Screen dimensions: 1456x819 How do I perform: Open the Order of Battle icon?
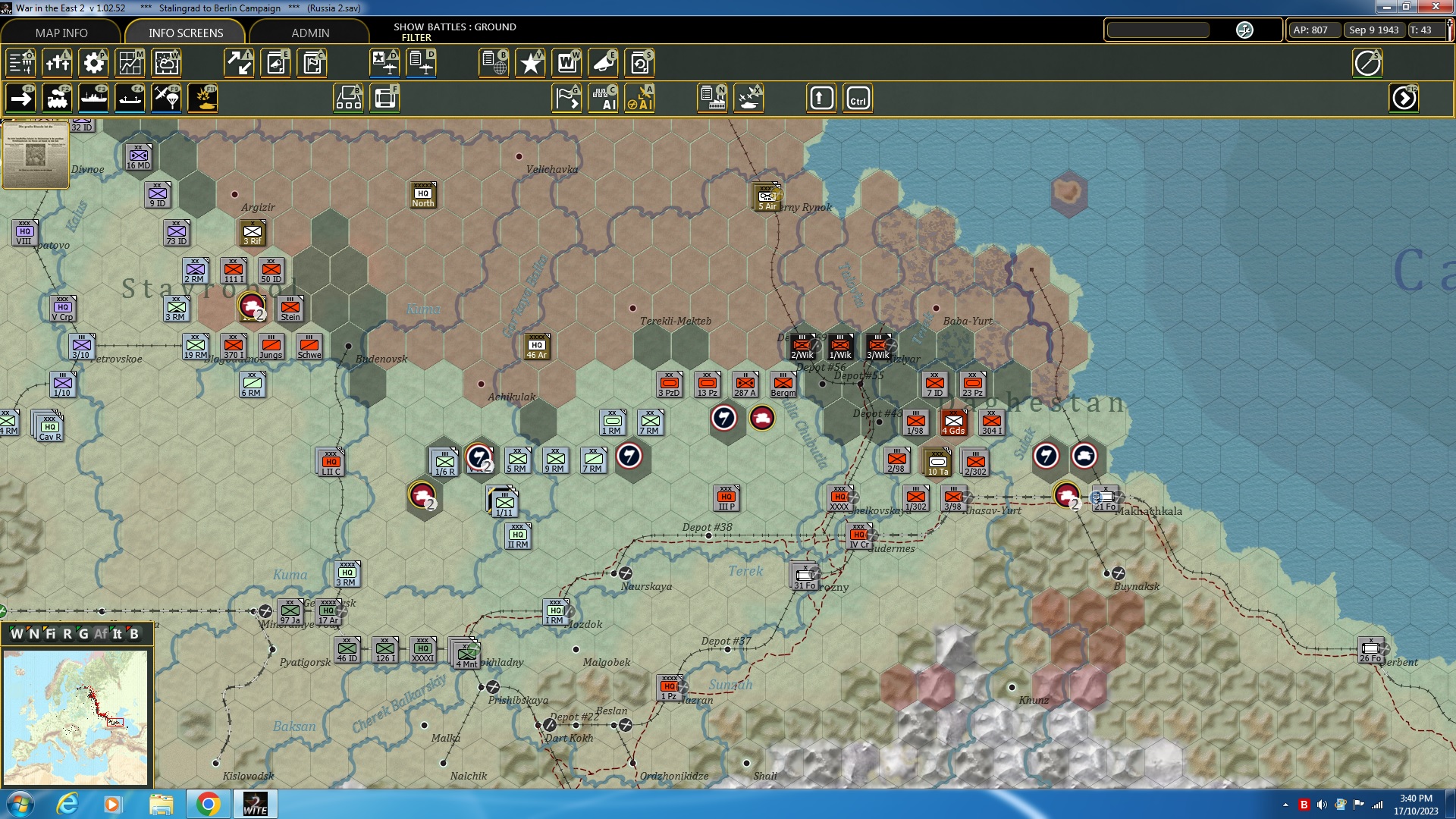pyautogui.click(x=20, y=63)
